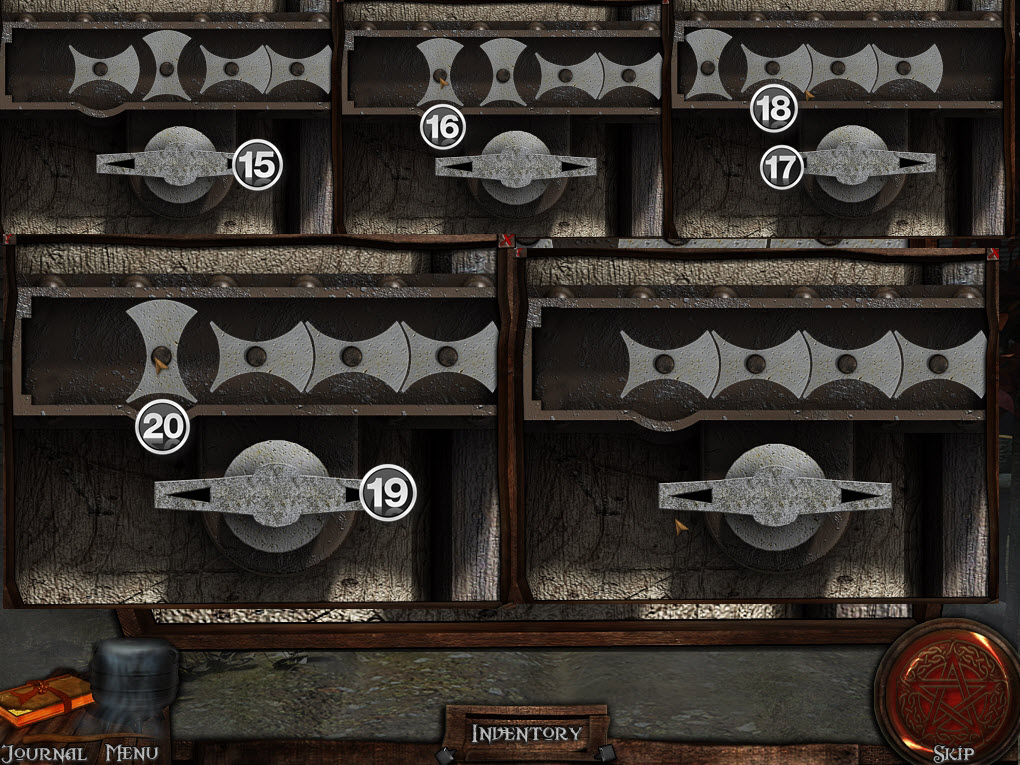
Task: Open the Inventory panel
Action: (x=526, y=733)
